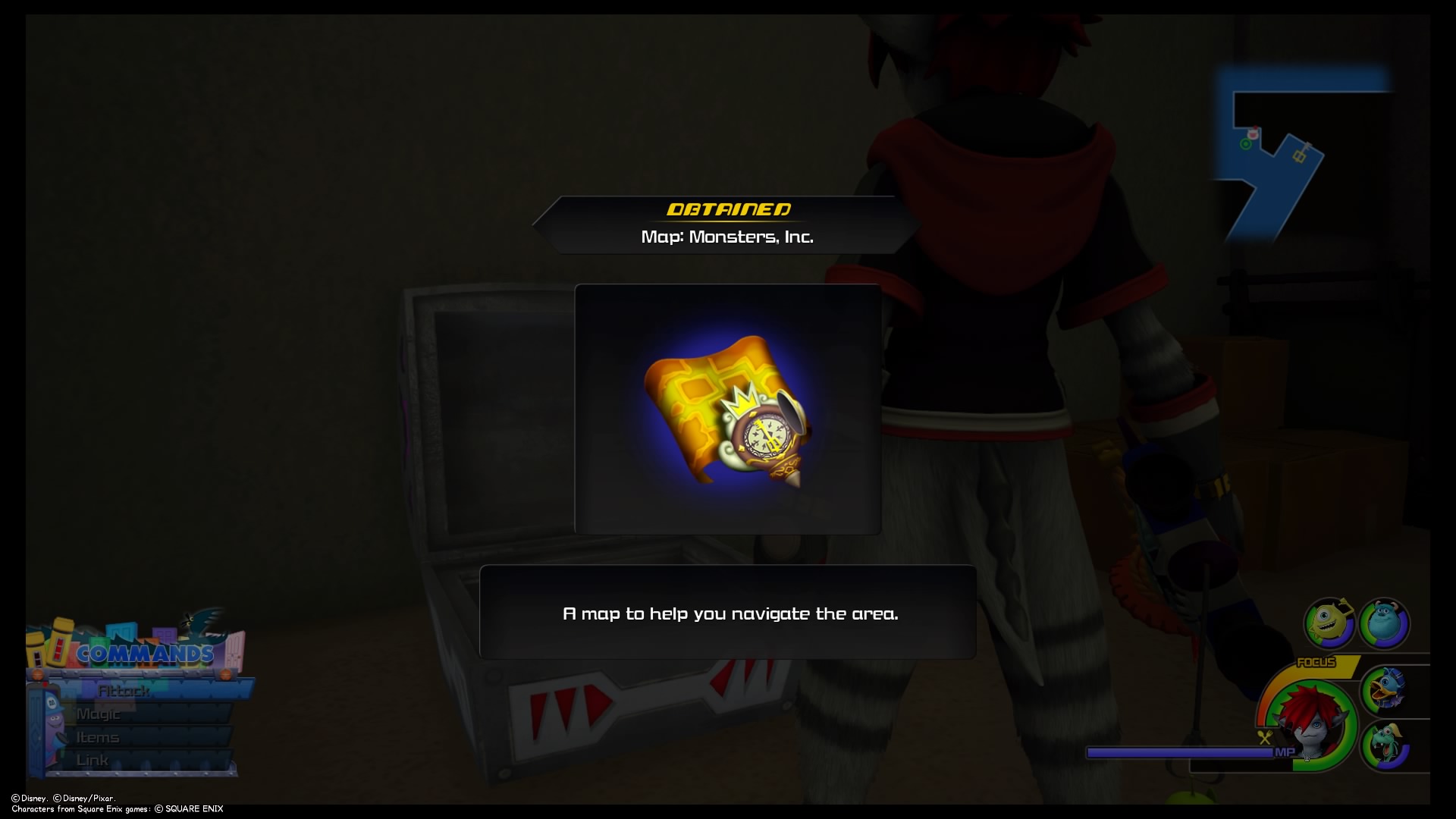Screen dimensions: 1456x819
Task: Open the Magic command submenu
Action: click(99, 714)
